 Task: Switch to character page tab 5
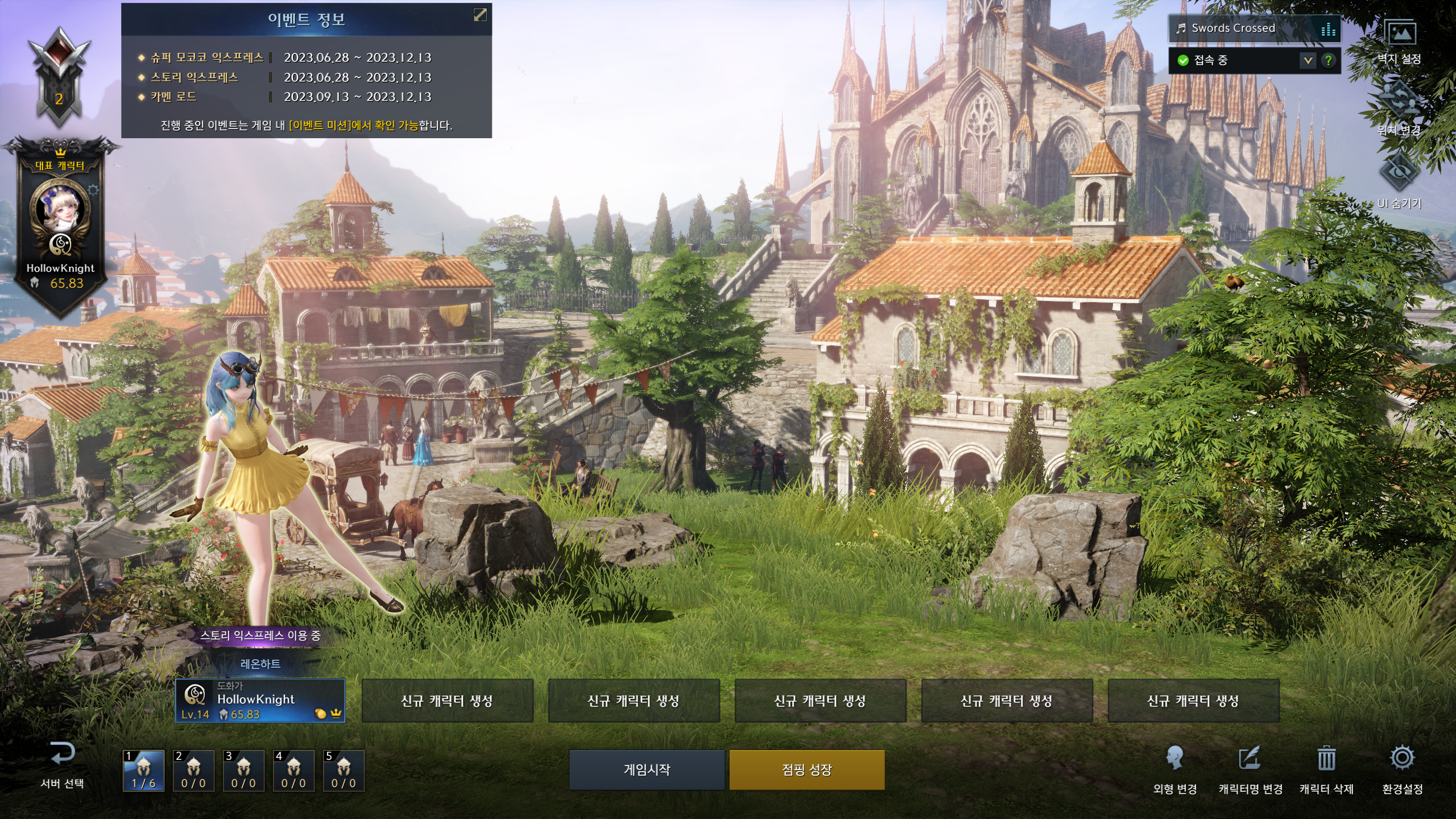(344, 771)
